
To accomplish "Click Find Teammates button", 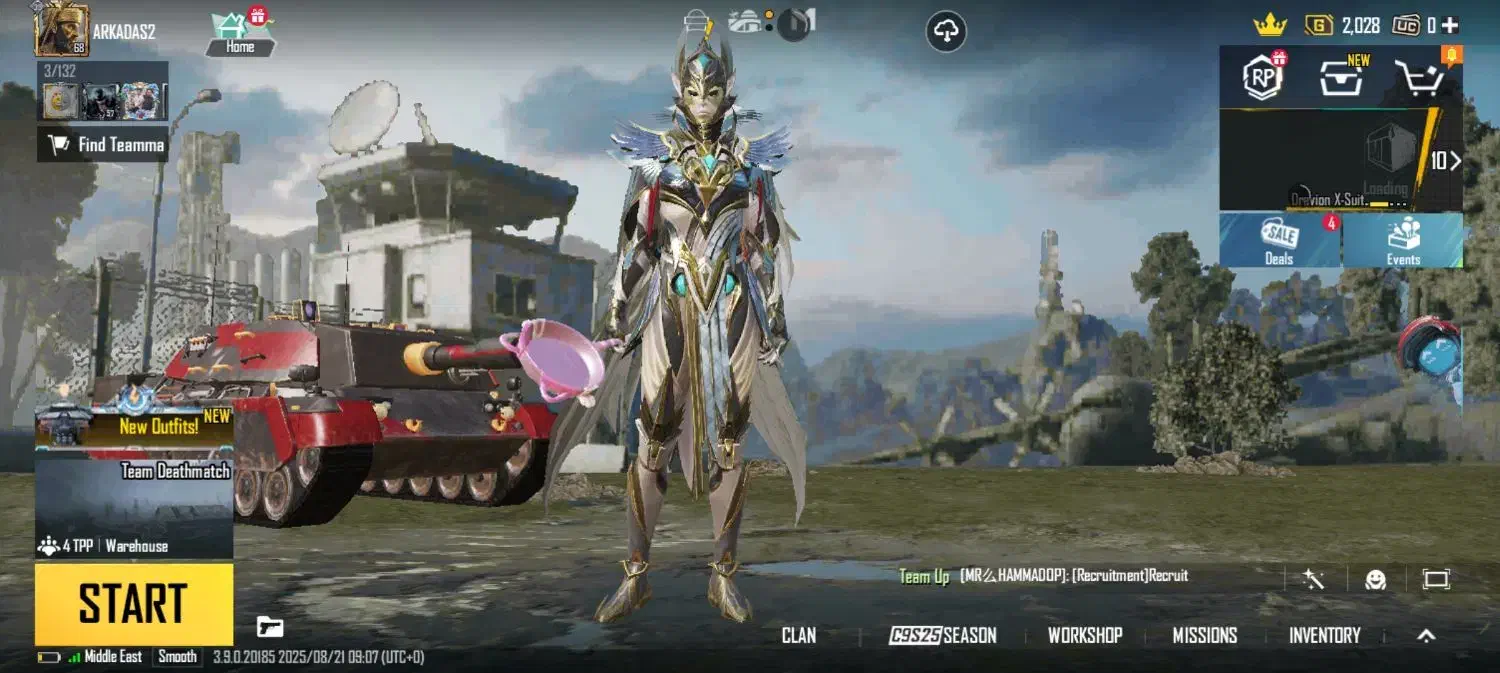I will point(103,145).
